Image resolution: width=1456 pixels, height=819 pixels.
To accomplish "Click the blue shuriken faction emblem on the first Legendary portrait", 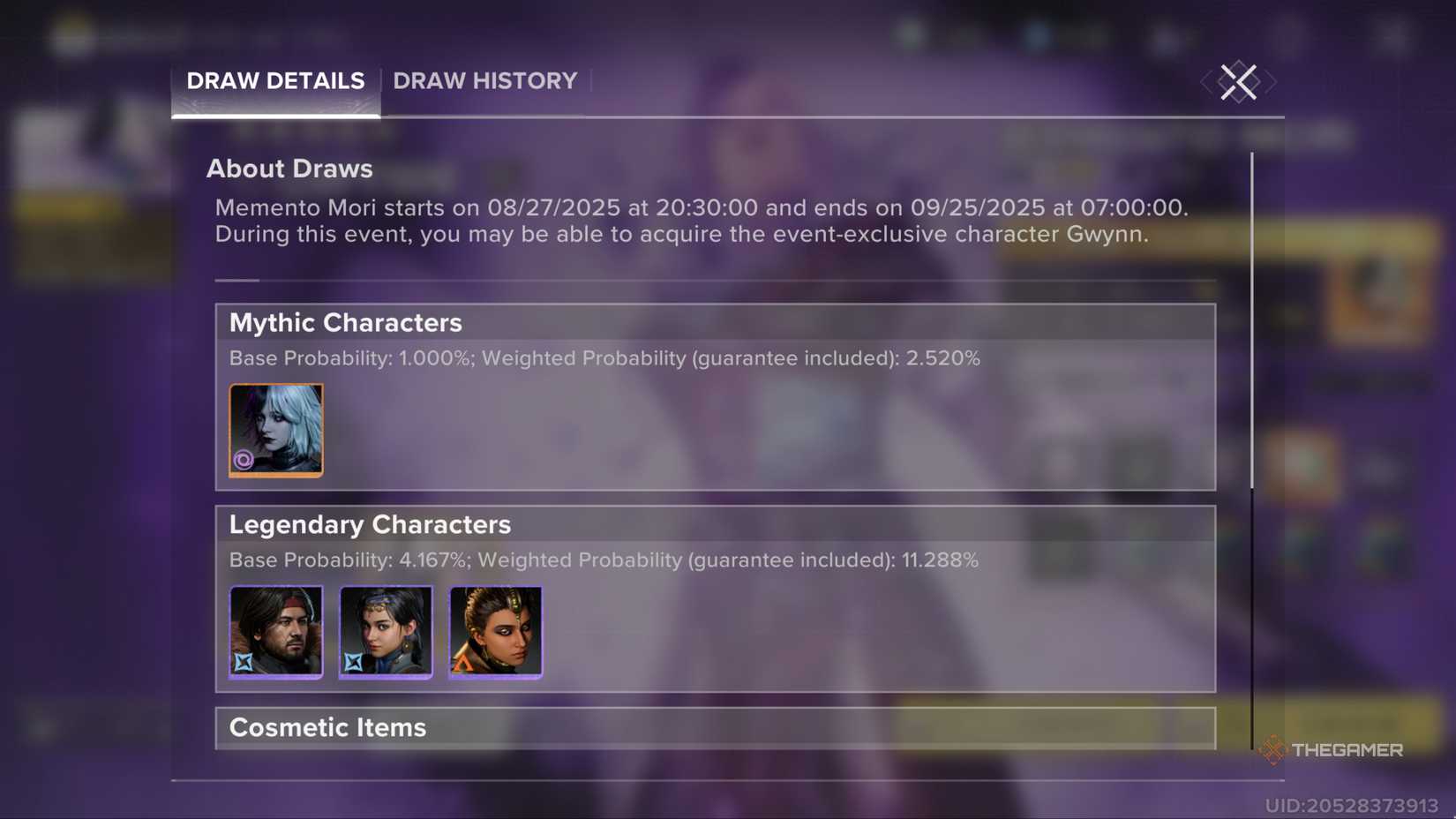I will coord(244,662).
